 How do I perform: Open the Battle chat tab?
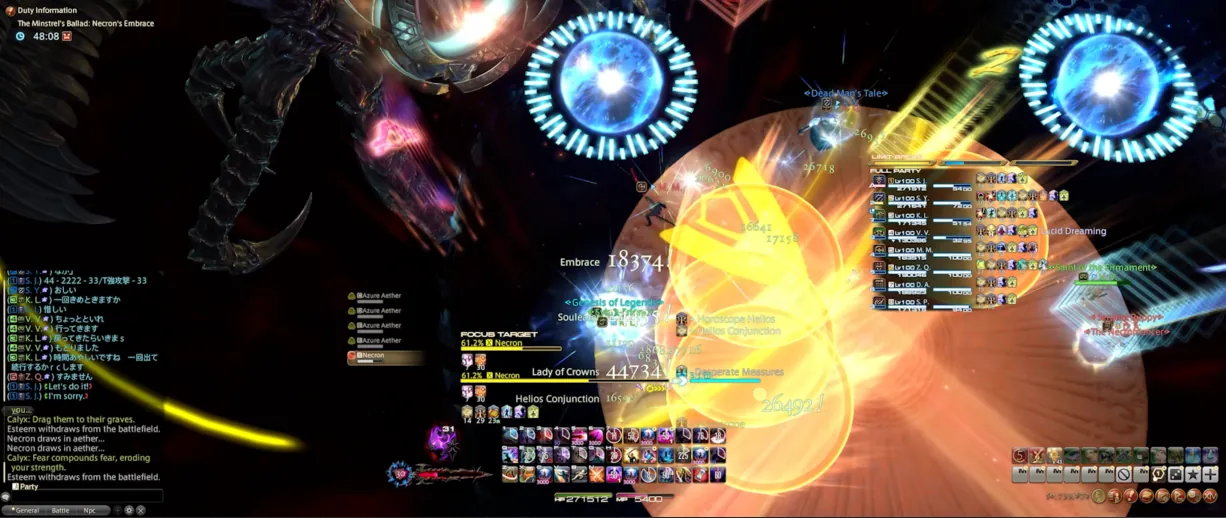(x=60, y=510)
